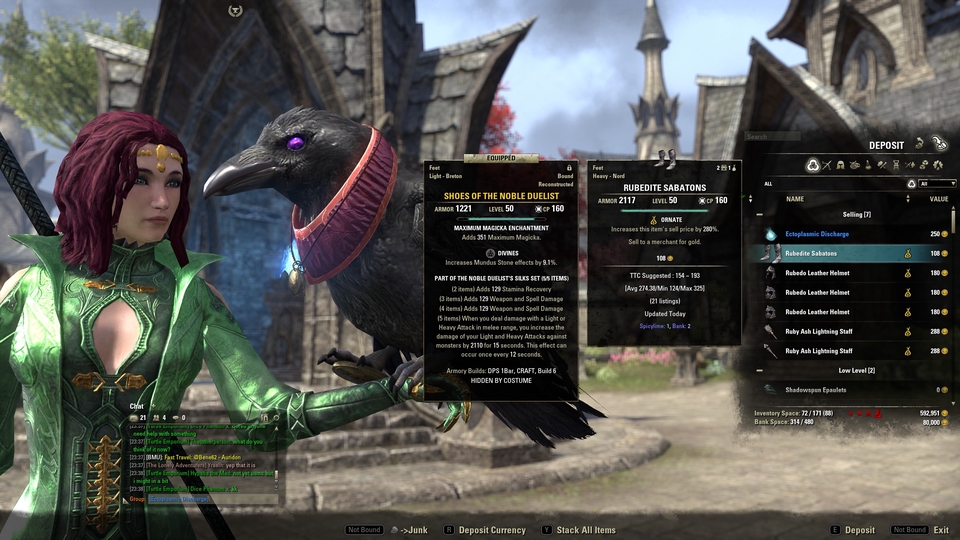Click the inventory Search box
Screen dimensions: 960x540
coord(790,137)
